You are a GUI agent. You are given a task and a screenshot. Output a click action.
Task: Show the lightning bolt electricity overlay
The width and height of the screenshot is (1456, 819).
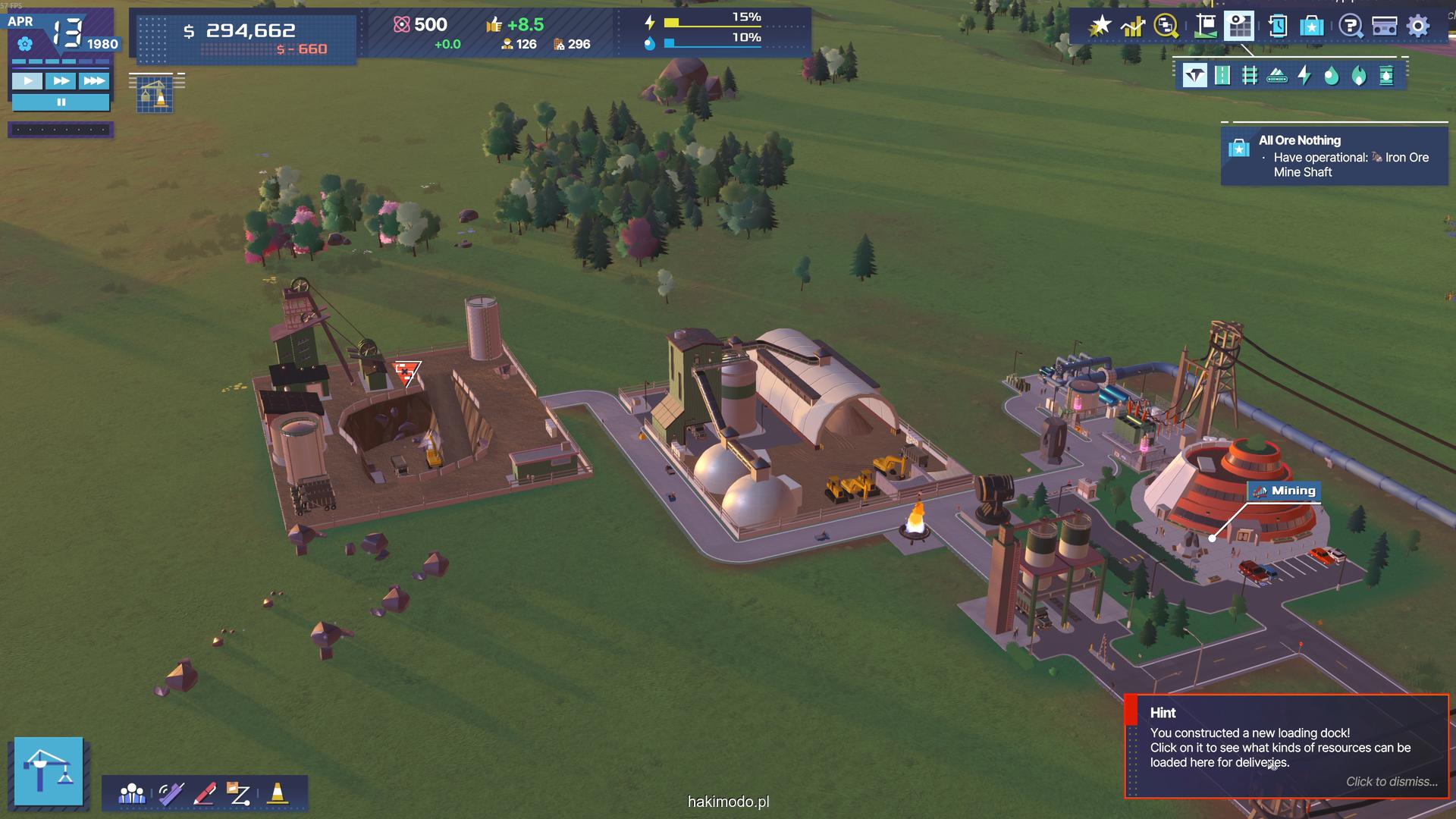pos(1304,76)
